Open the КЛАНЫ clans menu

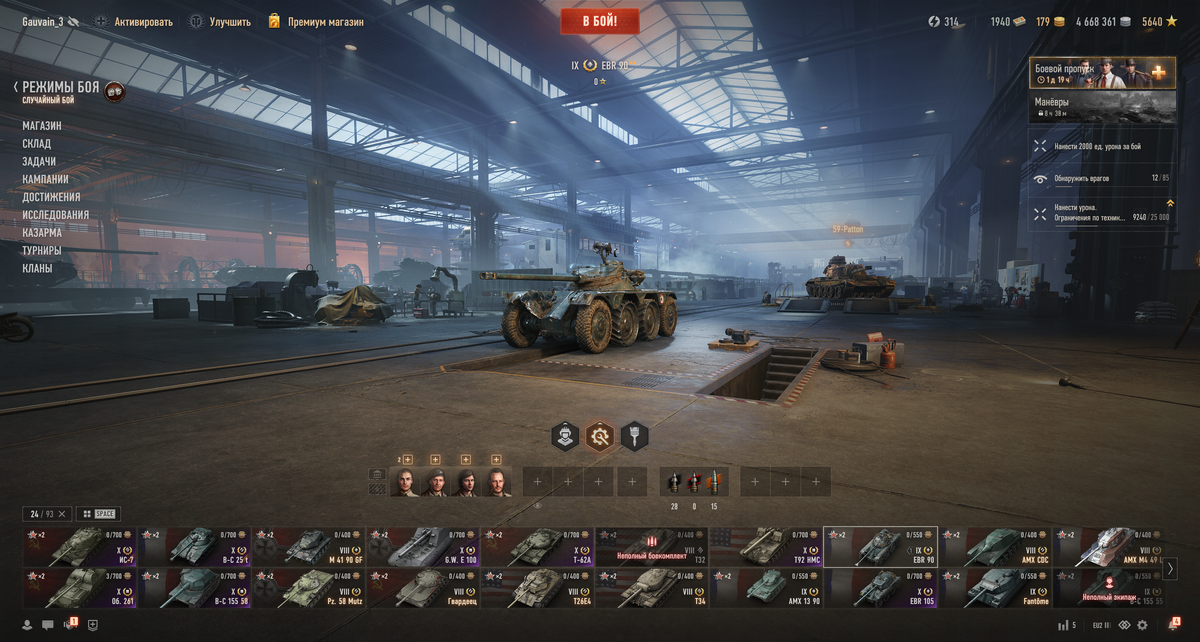37,269
